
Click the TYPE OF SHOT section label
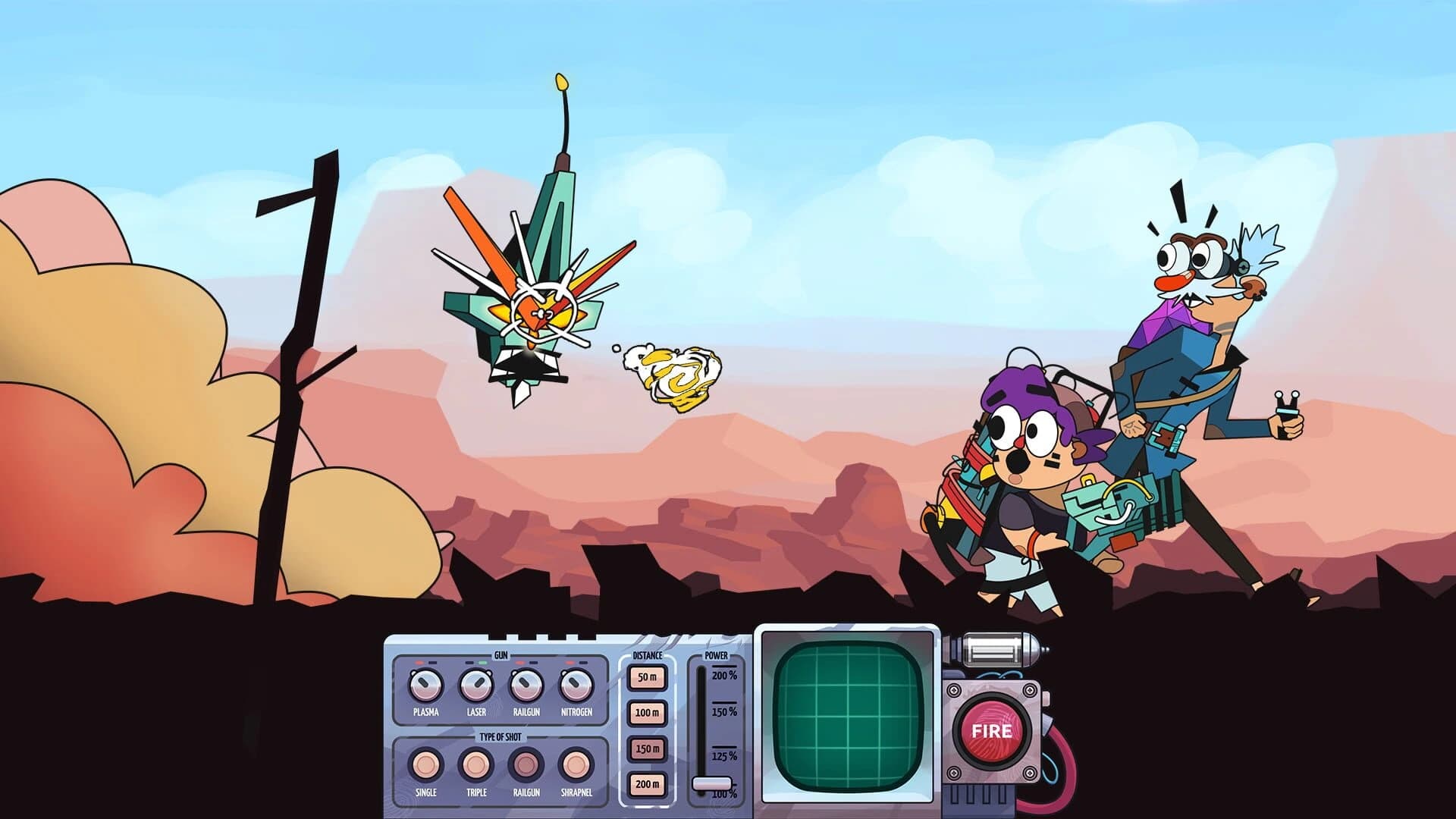[x=500, y=736]
